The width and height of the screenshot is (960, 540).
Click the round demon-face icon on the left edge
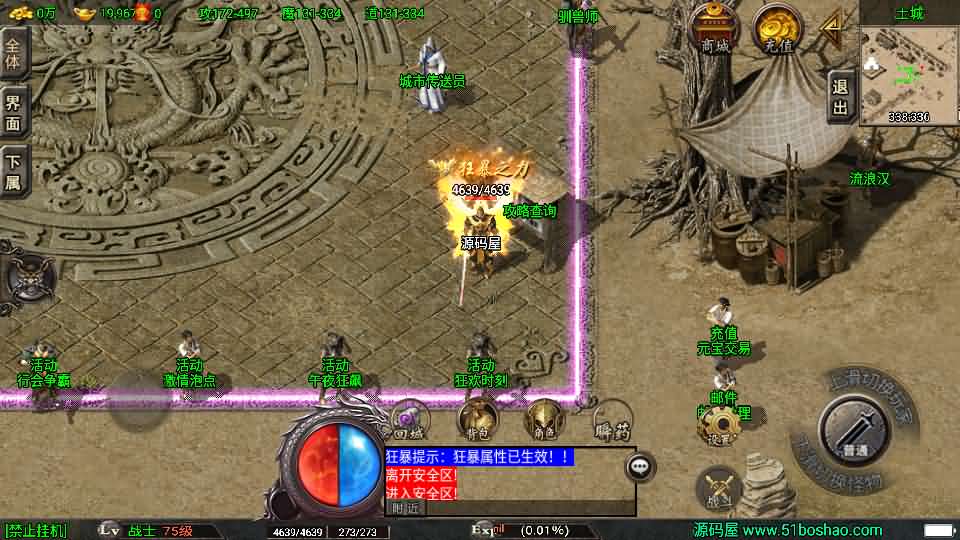(x=27, y=276)
